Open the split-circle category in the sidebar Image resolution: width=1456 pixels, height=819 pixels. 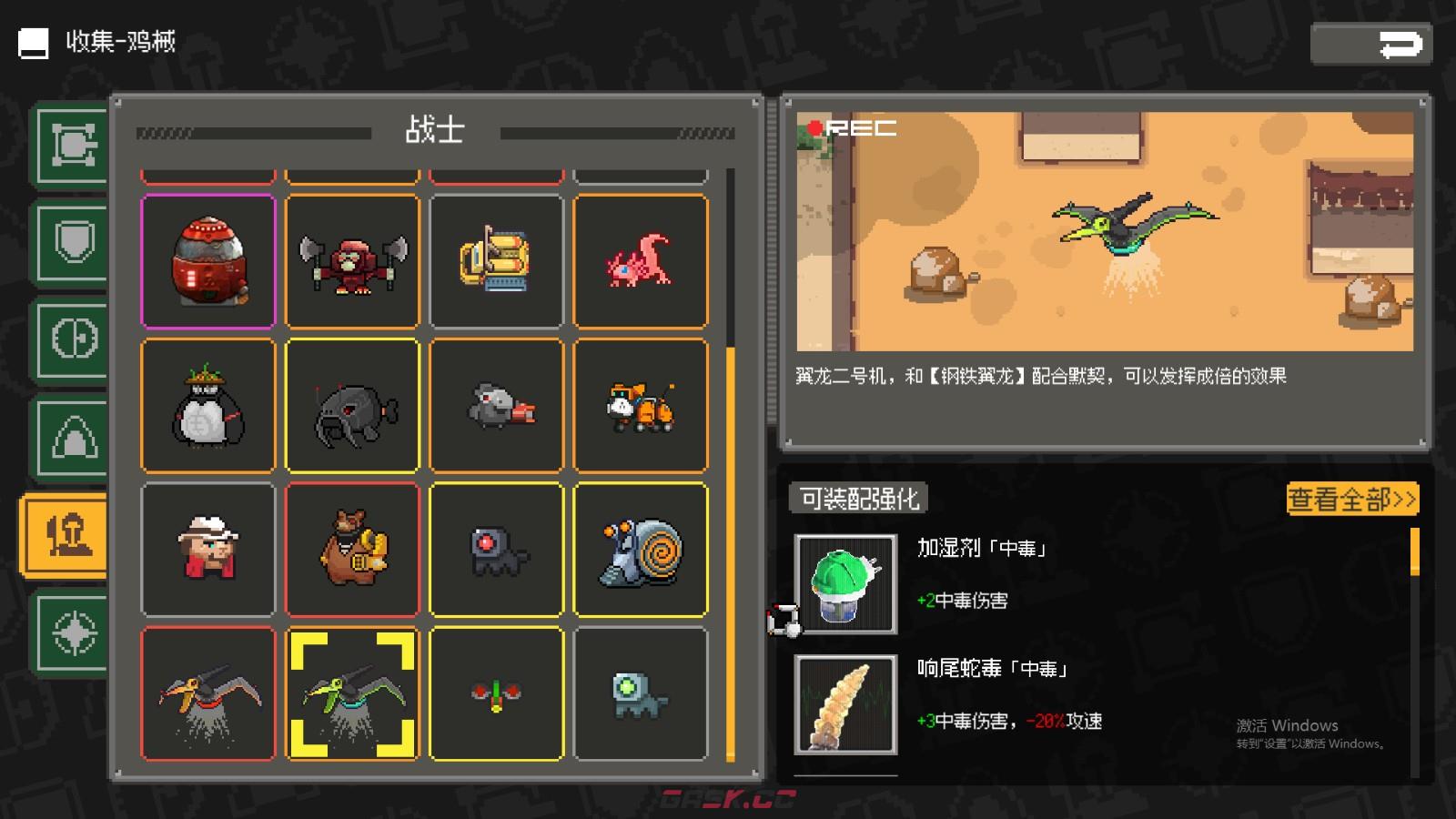(x=71, y=337)
